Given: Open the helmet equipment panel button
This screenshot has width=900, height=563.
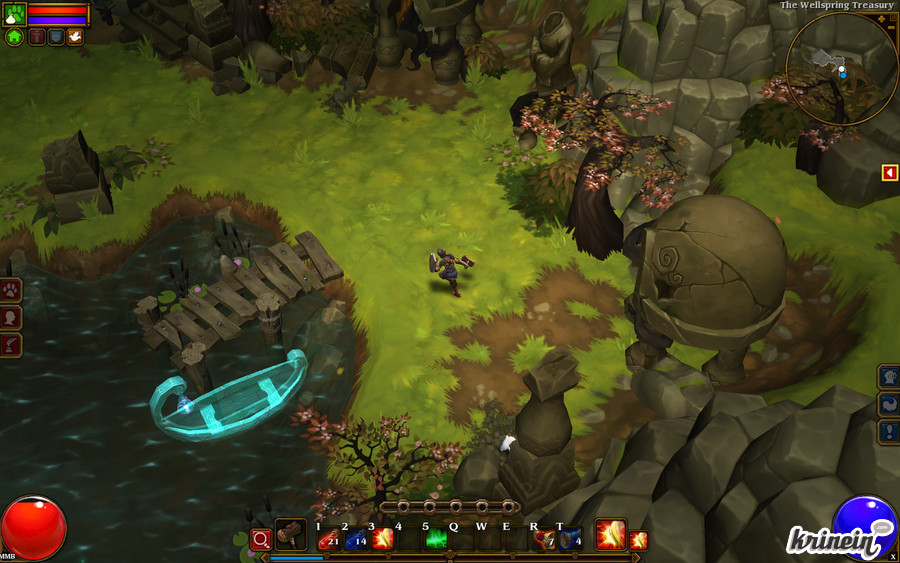Looking at the screenshot, I should pyautogui.click(x=889, y=377).
